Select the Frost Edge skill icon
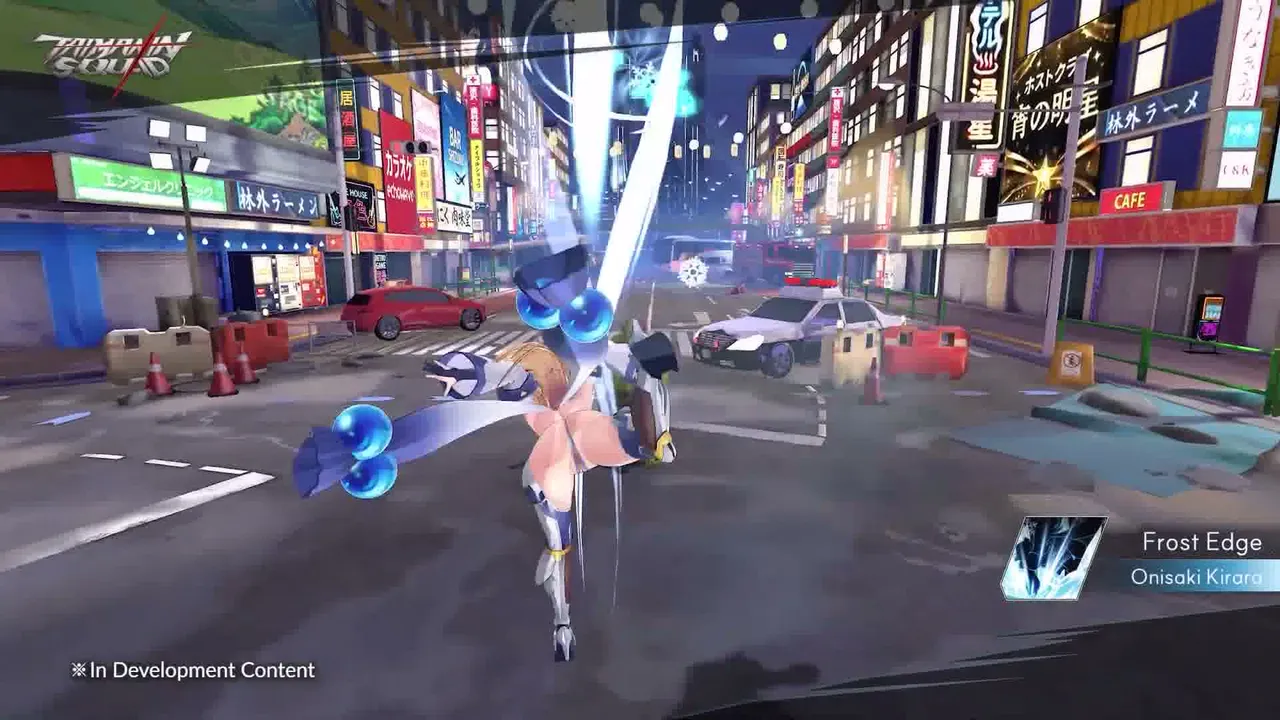 click(1053, 558)
